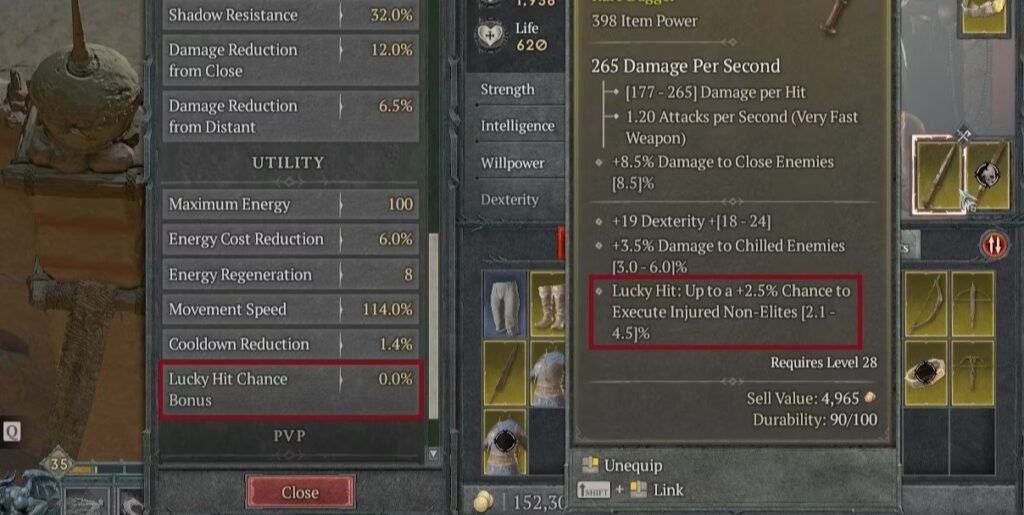Click the Maximum Energy stat row
The height and width of the screenshot is (515, 1024).
(290, 204)
